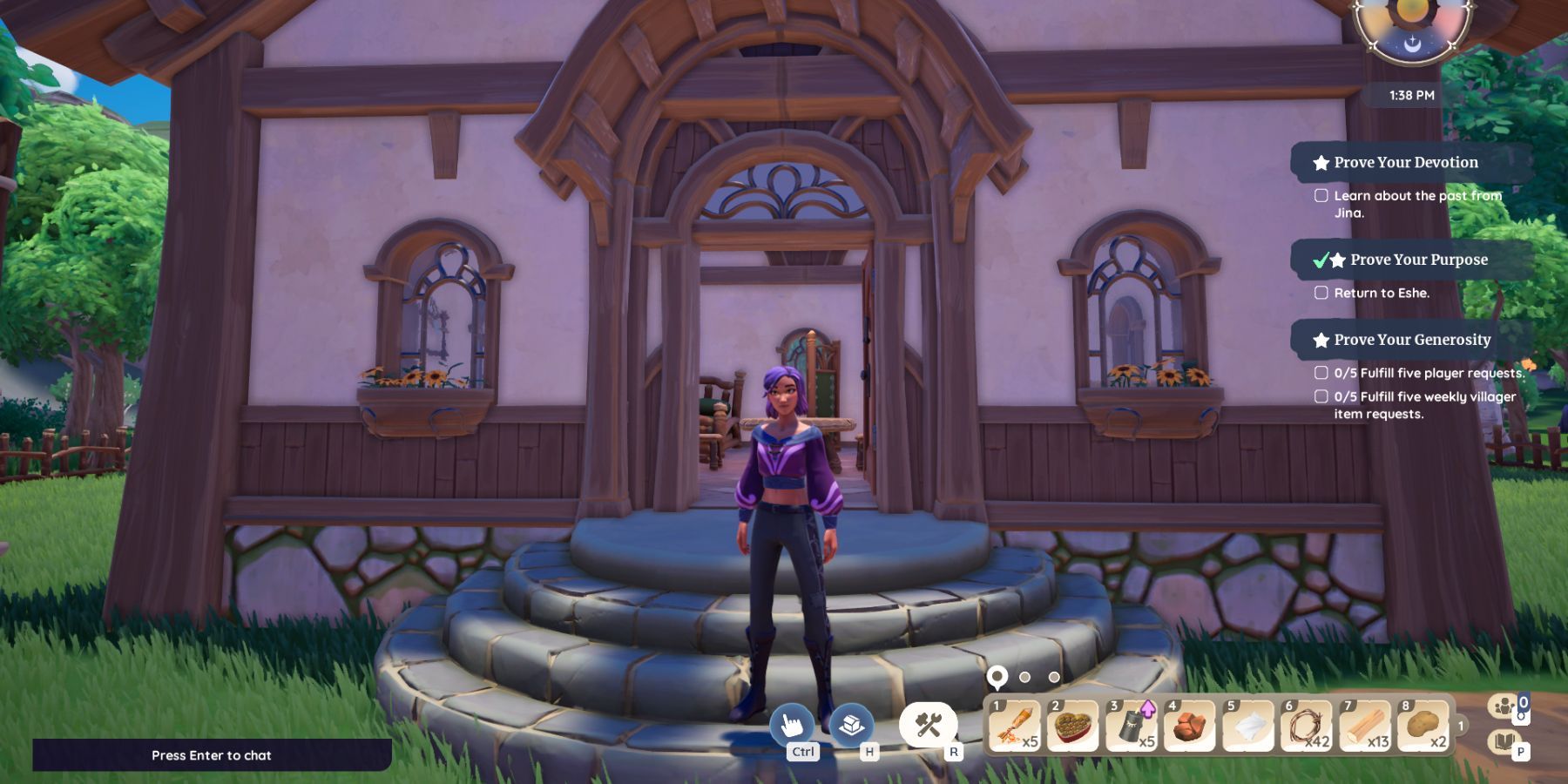
Task: Click the chat box to start typing
Action: [212, 755]
